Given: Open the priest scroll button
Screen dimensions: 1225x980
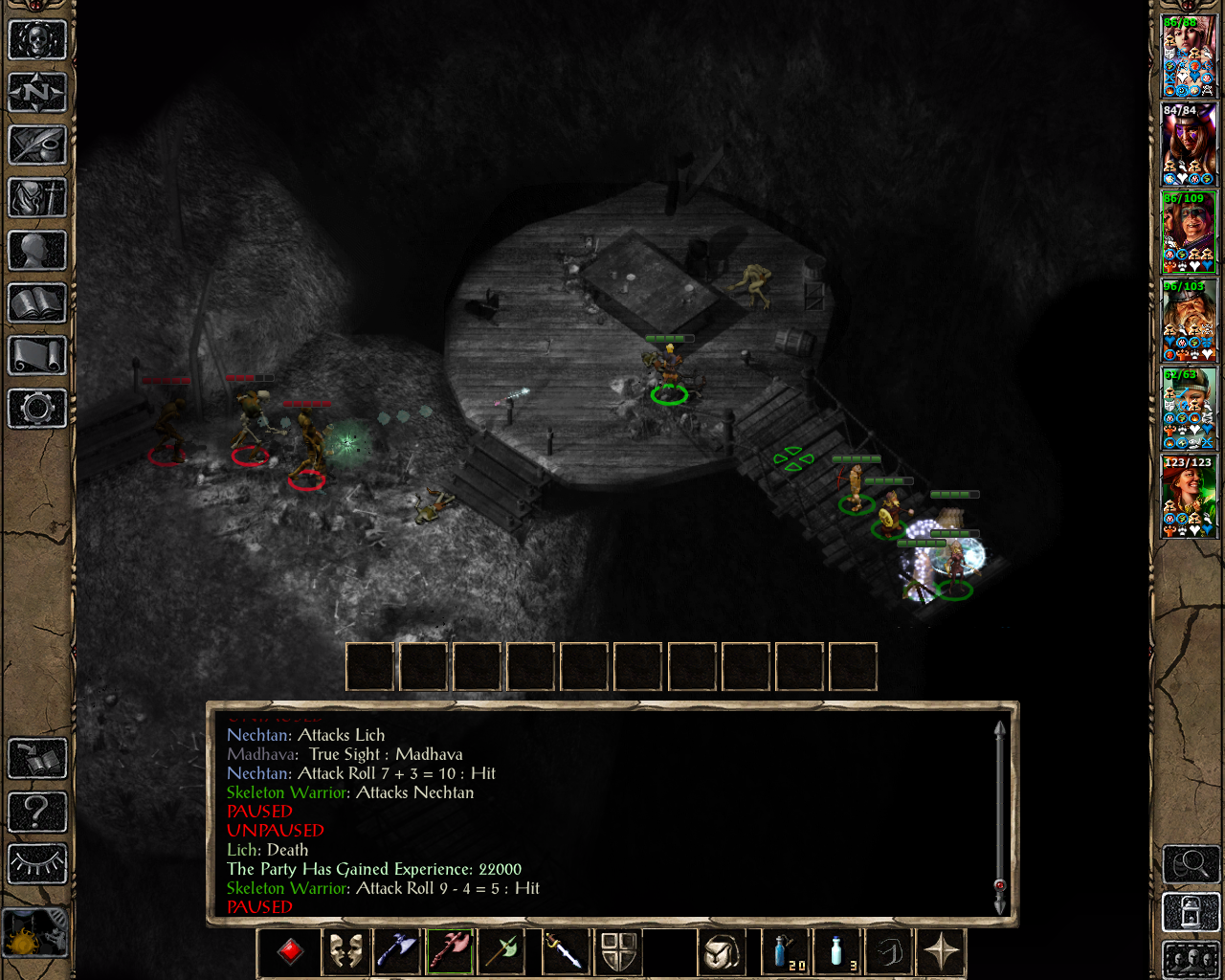Looking at the screenshot, I should click(x=37, y=356).
